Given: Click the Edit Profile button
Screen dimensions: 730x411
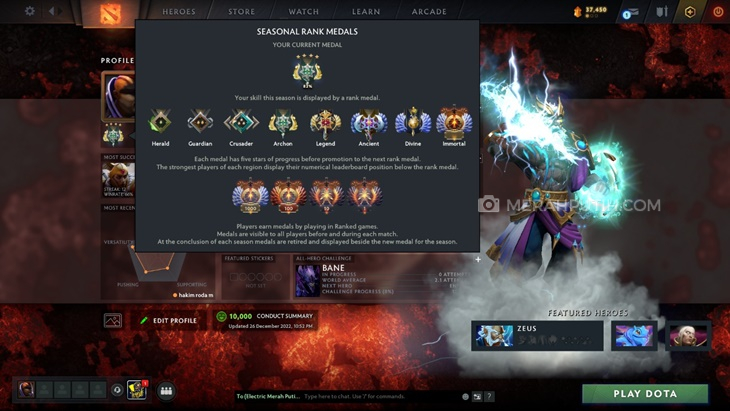Looking at the screenshot, I should tap(168, 320).
